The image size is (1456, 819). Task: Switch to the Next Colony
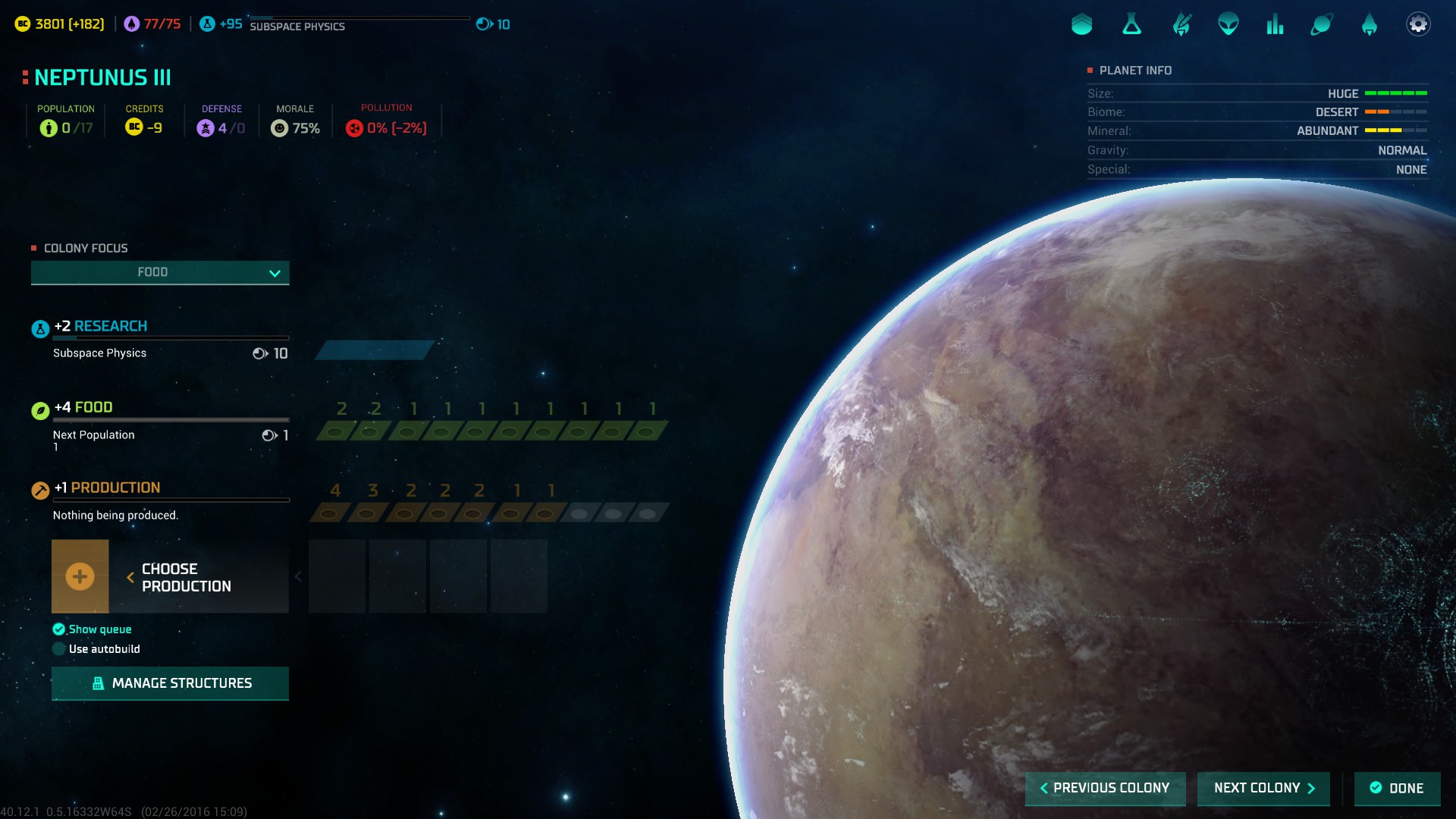click(1263, 788)
